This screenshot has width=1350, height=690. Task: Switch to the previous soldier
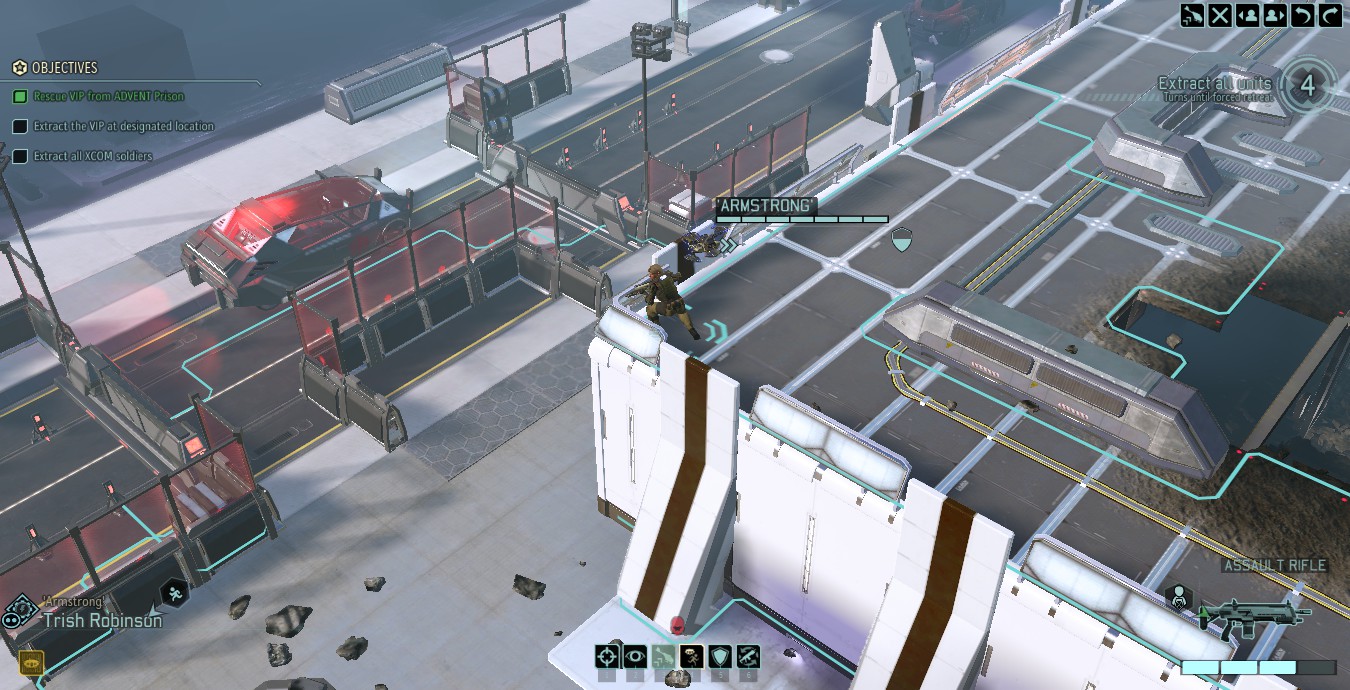(x=1247, y=15)
